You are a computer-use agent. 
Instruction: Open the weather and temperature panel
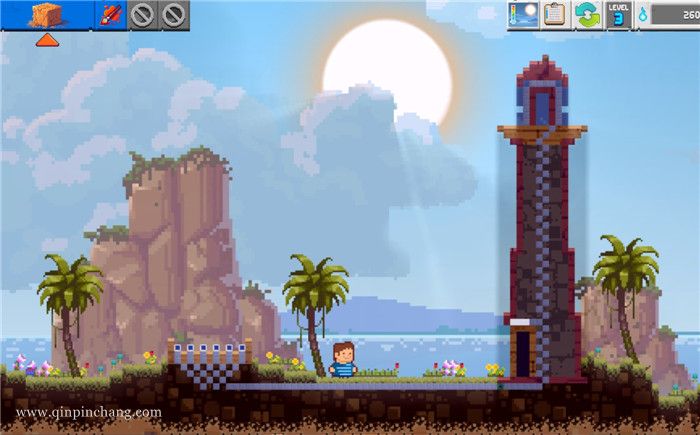point(523,14)
